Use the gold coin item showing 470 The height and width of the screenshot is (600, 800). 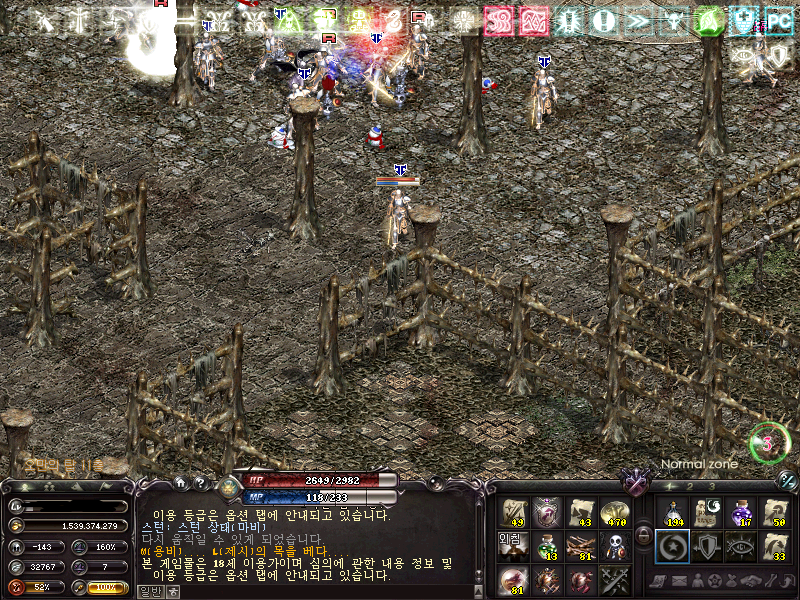[613, 513]
